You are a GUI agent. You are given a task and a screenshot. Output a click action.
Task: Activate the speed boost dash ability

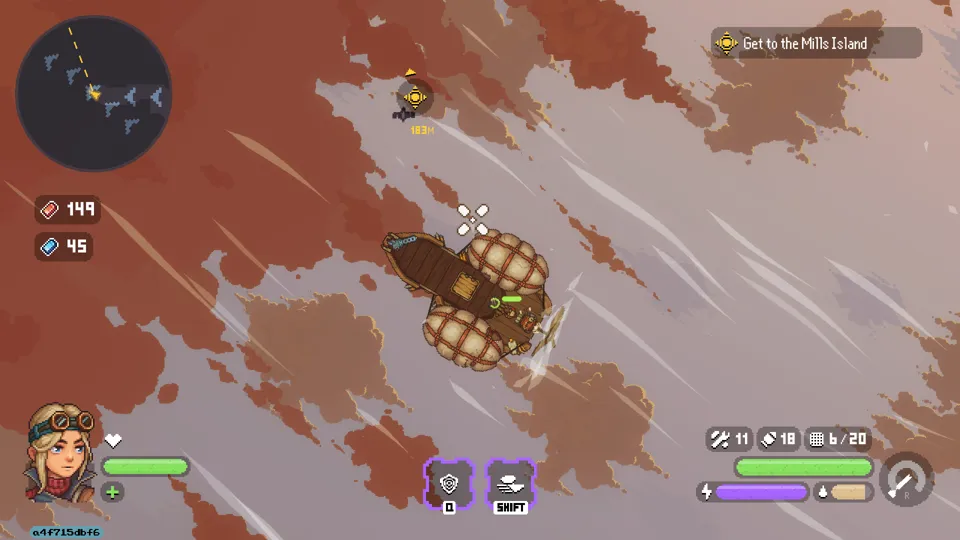coord(510,484)
